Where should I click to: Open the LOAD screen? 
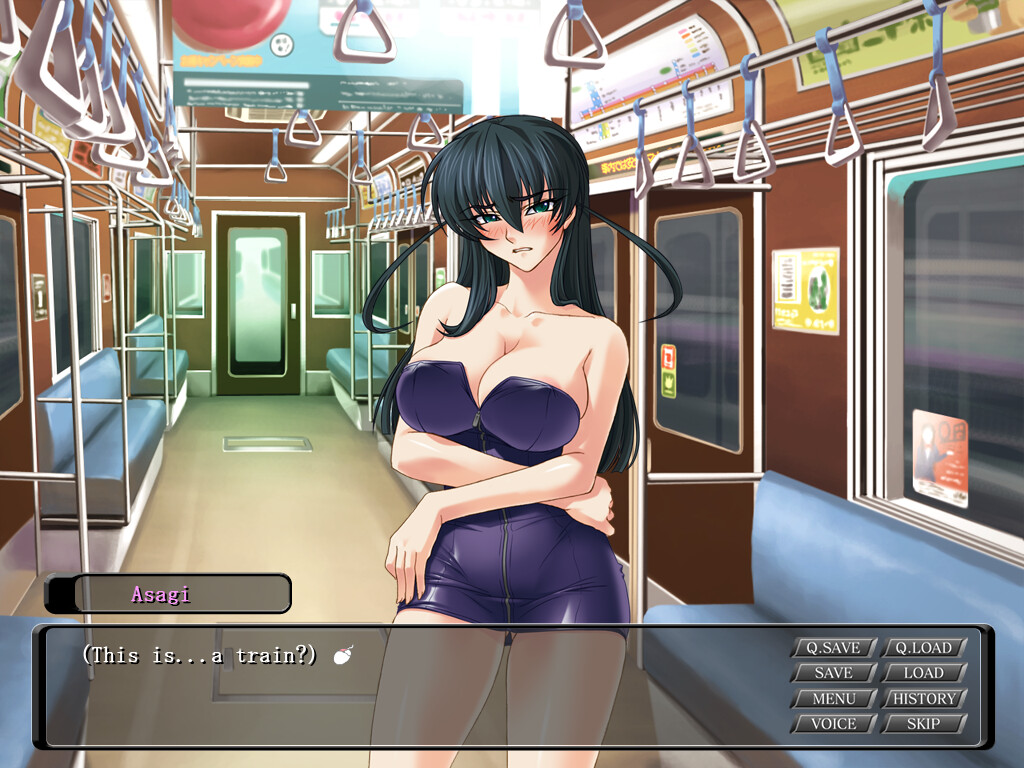pyautogui.click(x=924, y=673)
